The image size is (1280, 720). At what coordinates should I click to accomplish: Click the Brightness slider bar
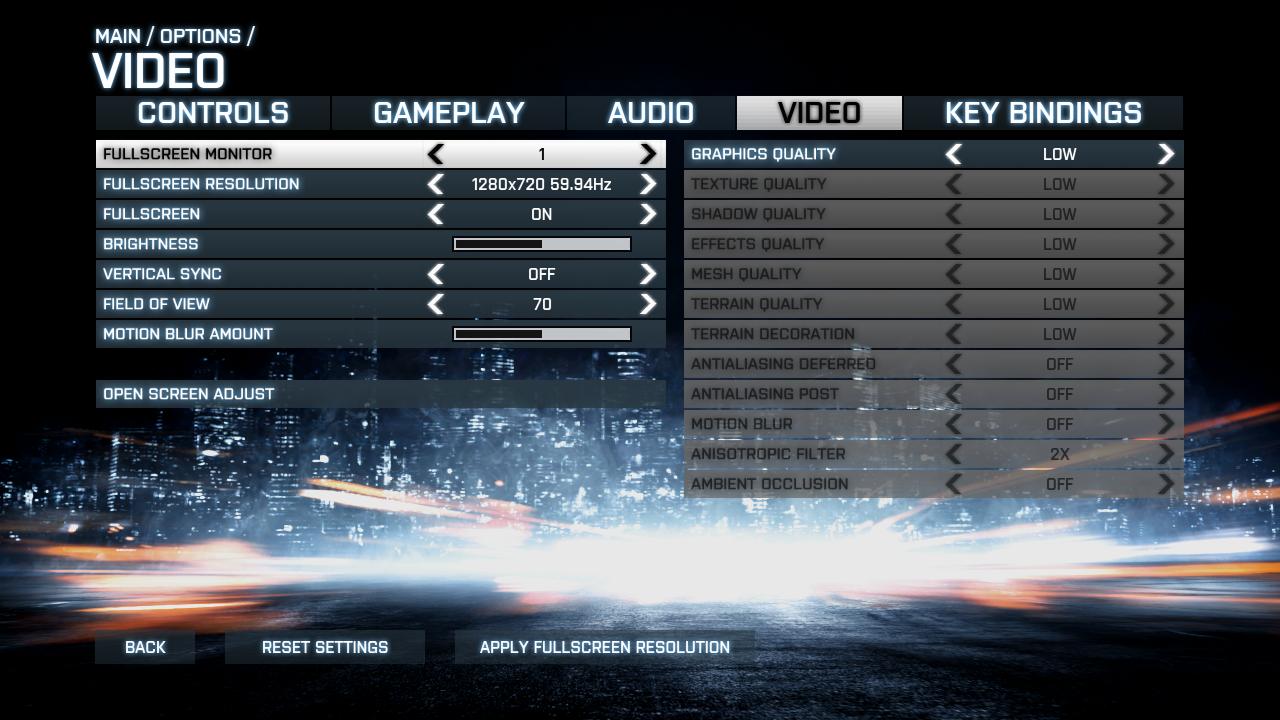pyautogui.click(x=542, y=244)
